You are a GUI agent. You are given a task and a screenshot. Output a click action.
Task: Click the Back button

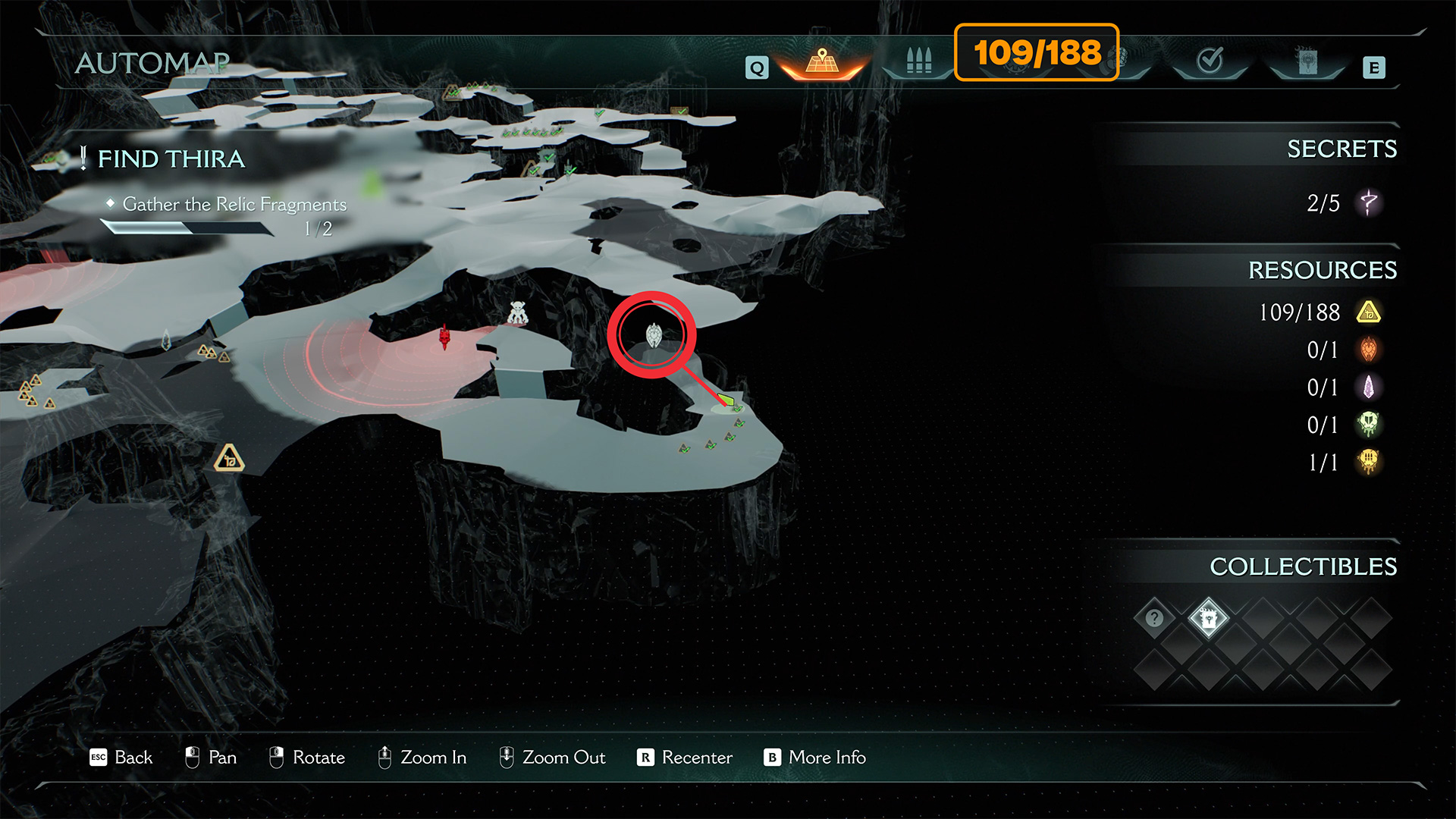[121, 758]
